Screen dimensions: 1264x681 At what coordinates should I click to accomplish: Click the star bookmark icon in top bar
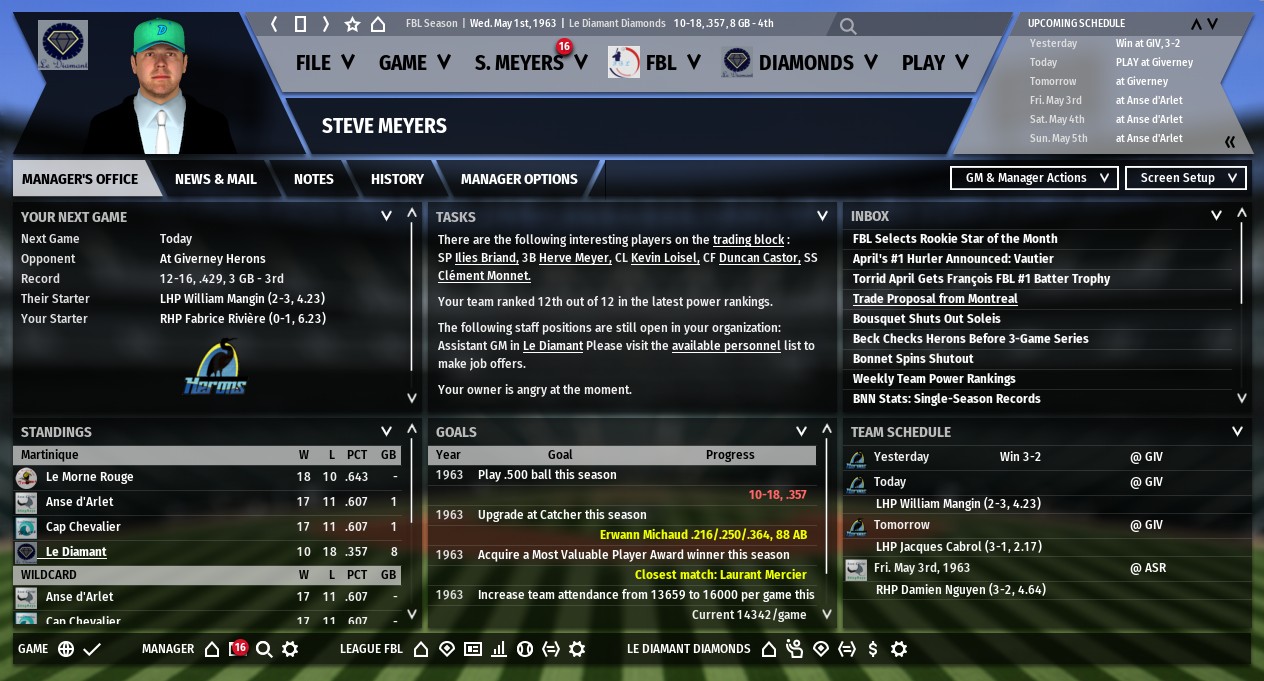click(x=352, y=24)
